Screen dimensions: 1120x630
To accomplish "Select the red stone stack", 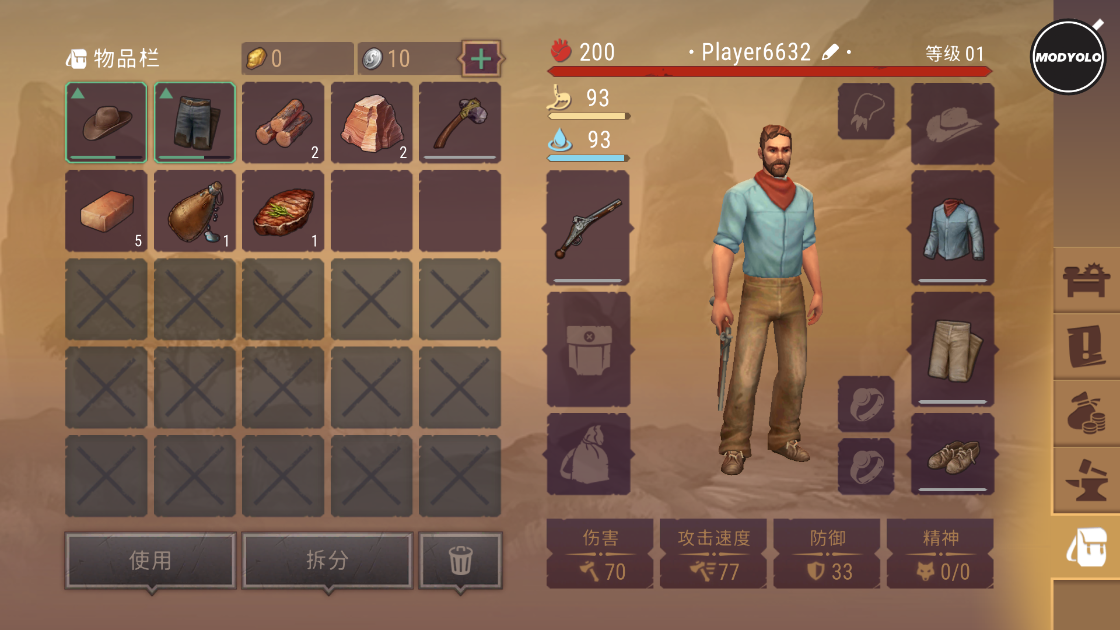I will click(x=371, y=122).
